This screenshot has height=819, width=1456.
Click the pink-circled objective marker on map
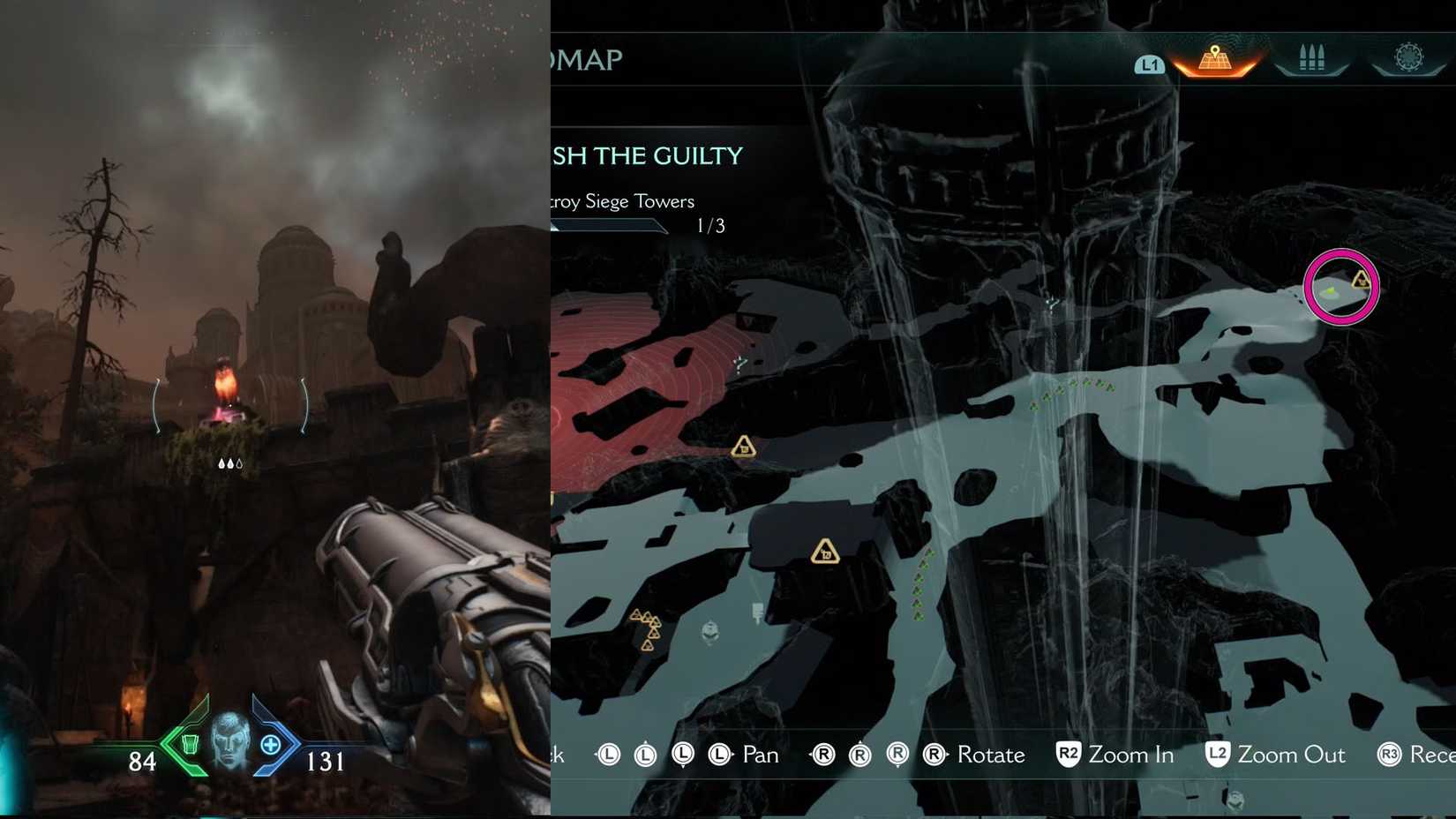point(1341,287)
